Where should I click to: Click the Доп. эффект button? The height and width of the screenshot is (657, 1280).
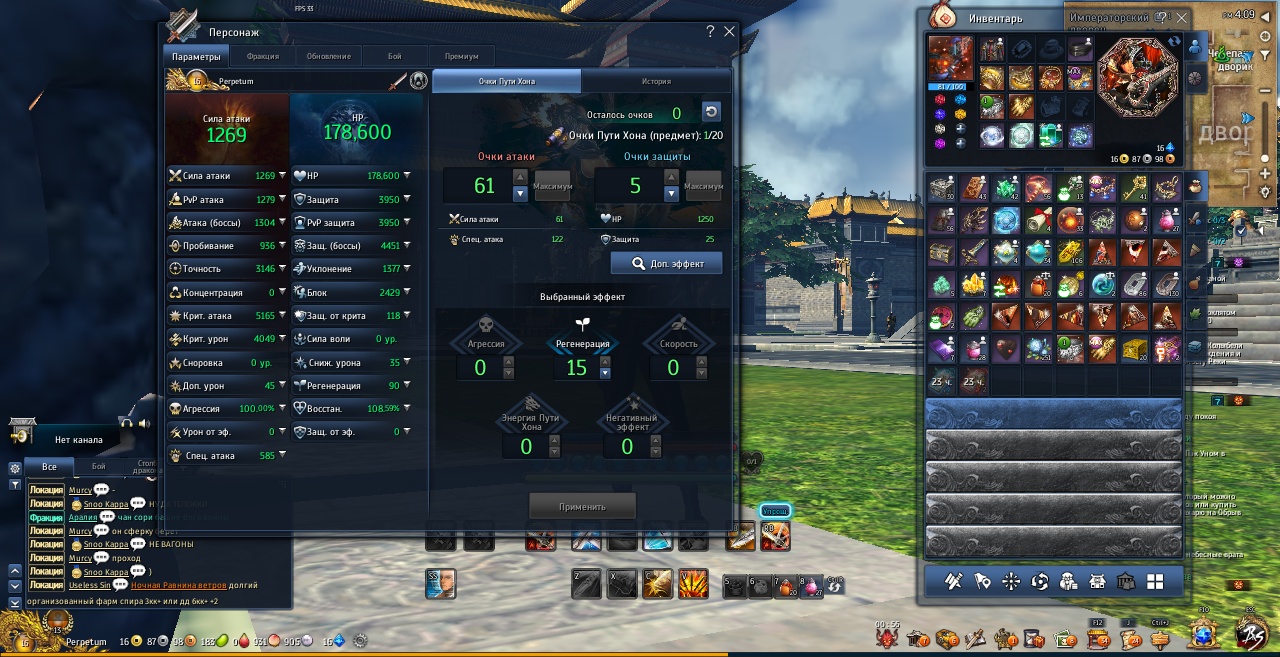tap(666, 264)
